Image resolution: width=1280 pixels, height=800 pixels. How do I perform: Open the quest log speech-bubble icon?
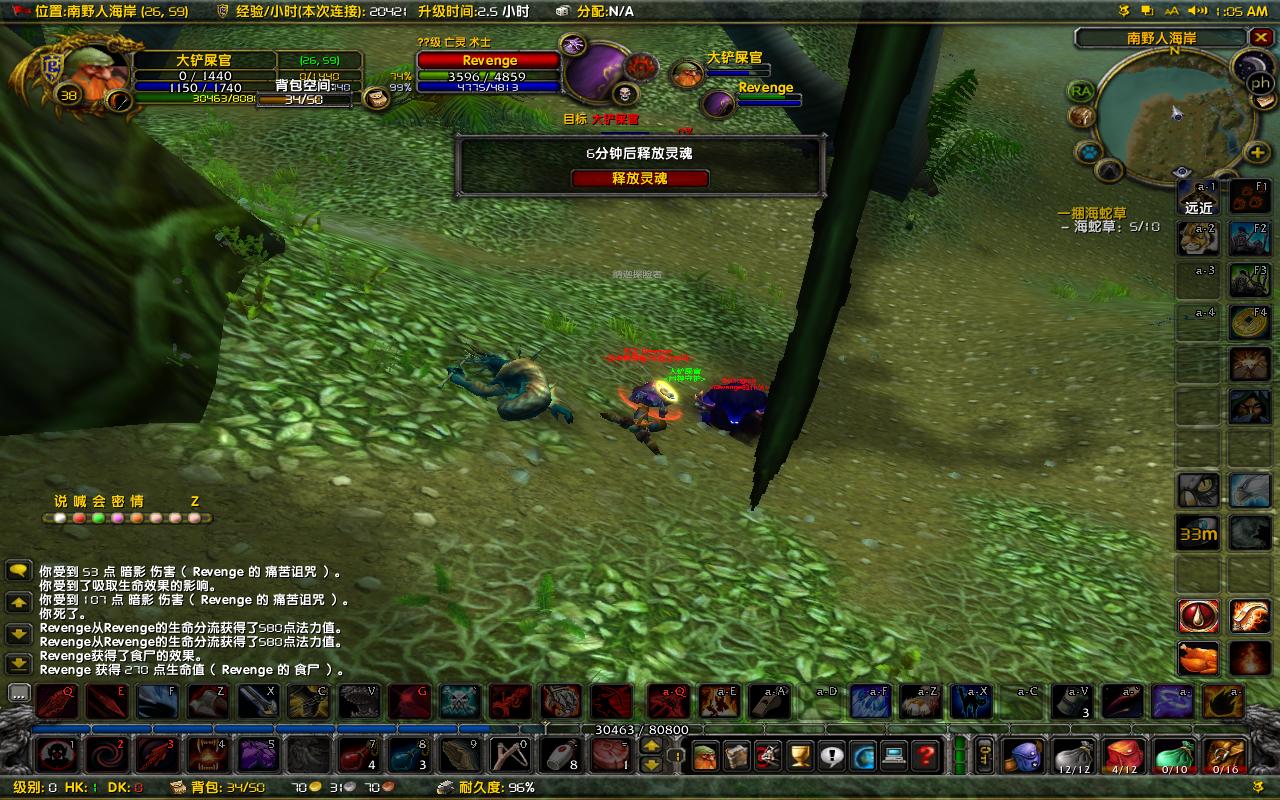click(831, 756)
